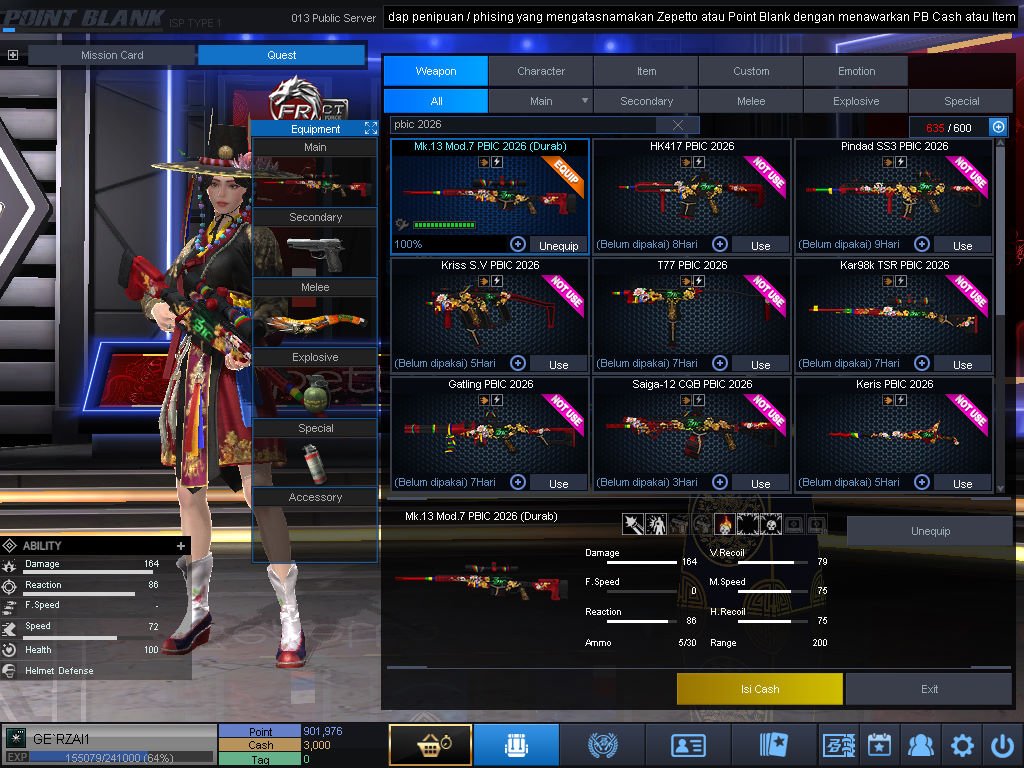This screenshot has height=768, width=1024.
Task: Clear the pbic 2026 search text
Action: click(678, 125)
